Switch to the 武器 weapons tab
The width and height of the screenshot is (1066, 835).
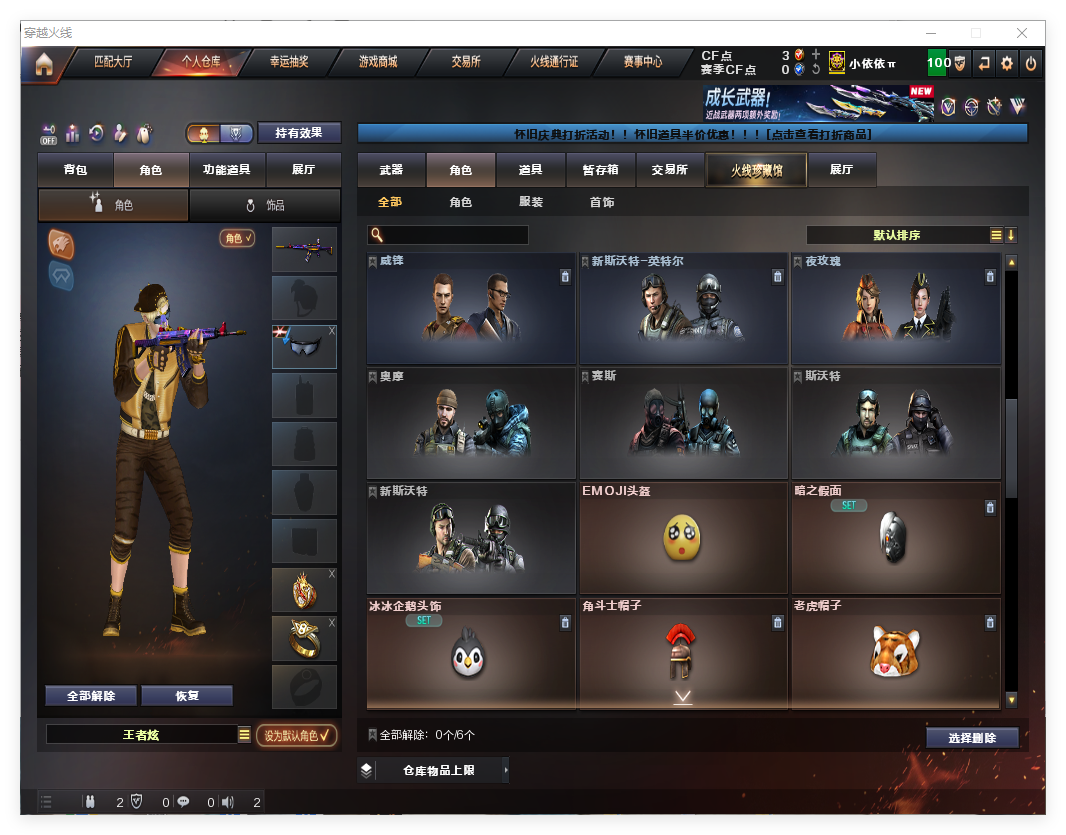pos(391,170)
